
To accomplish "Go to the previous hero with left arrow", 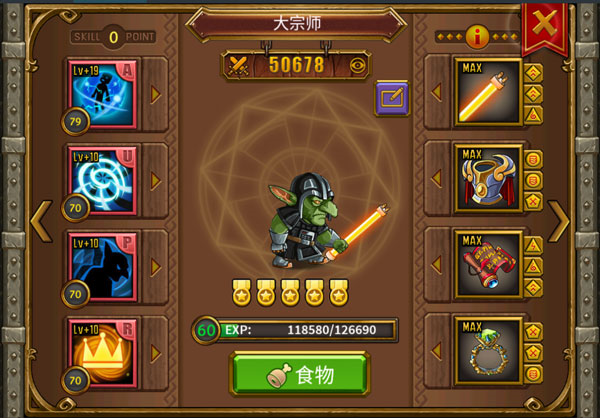I will pos(40,221).
